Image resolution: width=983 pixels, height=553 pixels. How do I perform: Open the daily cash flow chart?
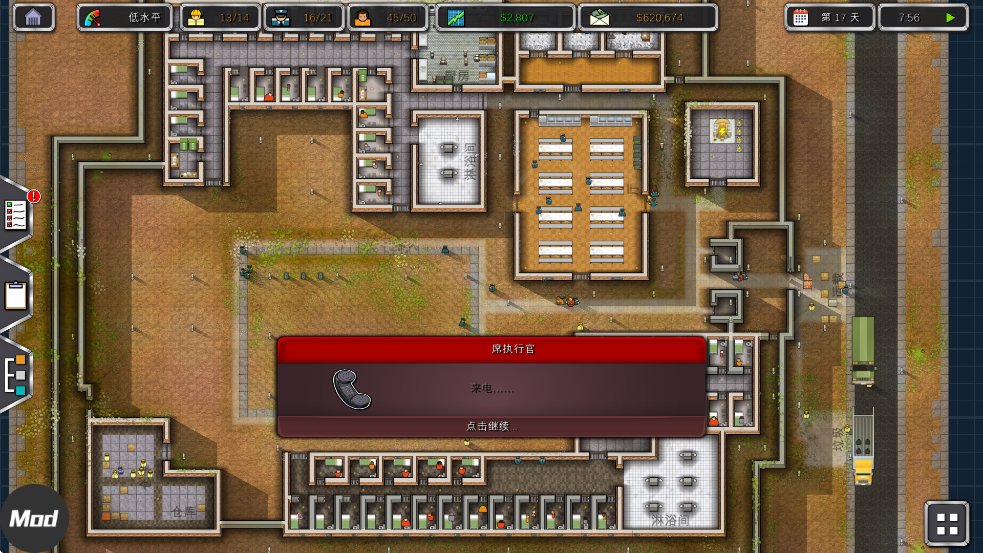point(505,17)
